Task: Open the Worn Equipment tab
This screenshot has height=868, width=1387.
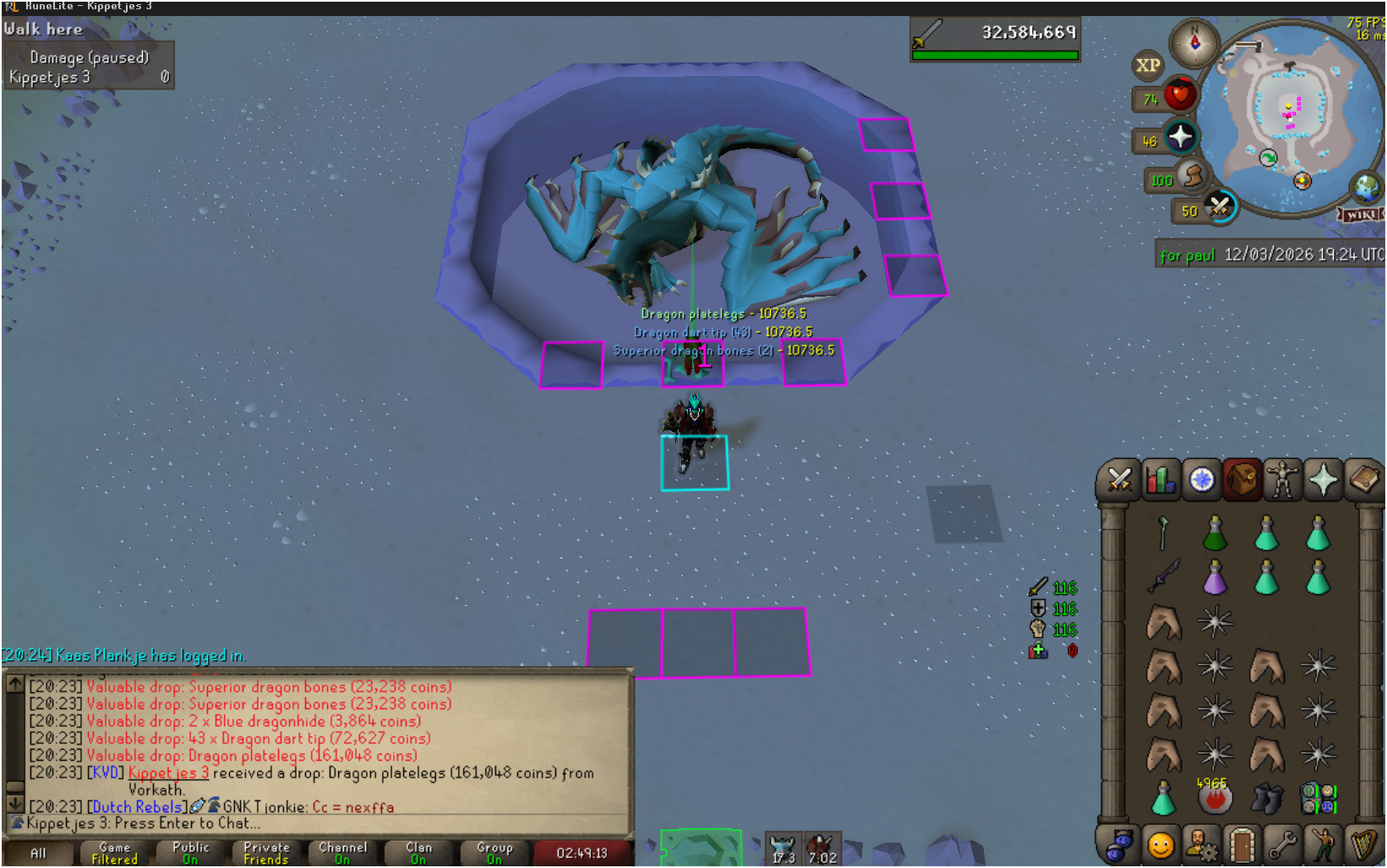Action: pyautogui.click(x=1282, y=480)
